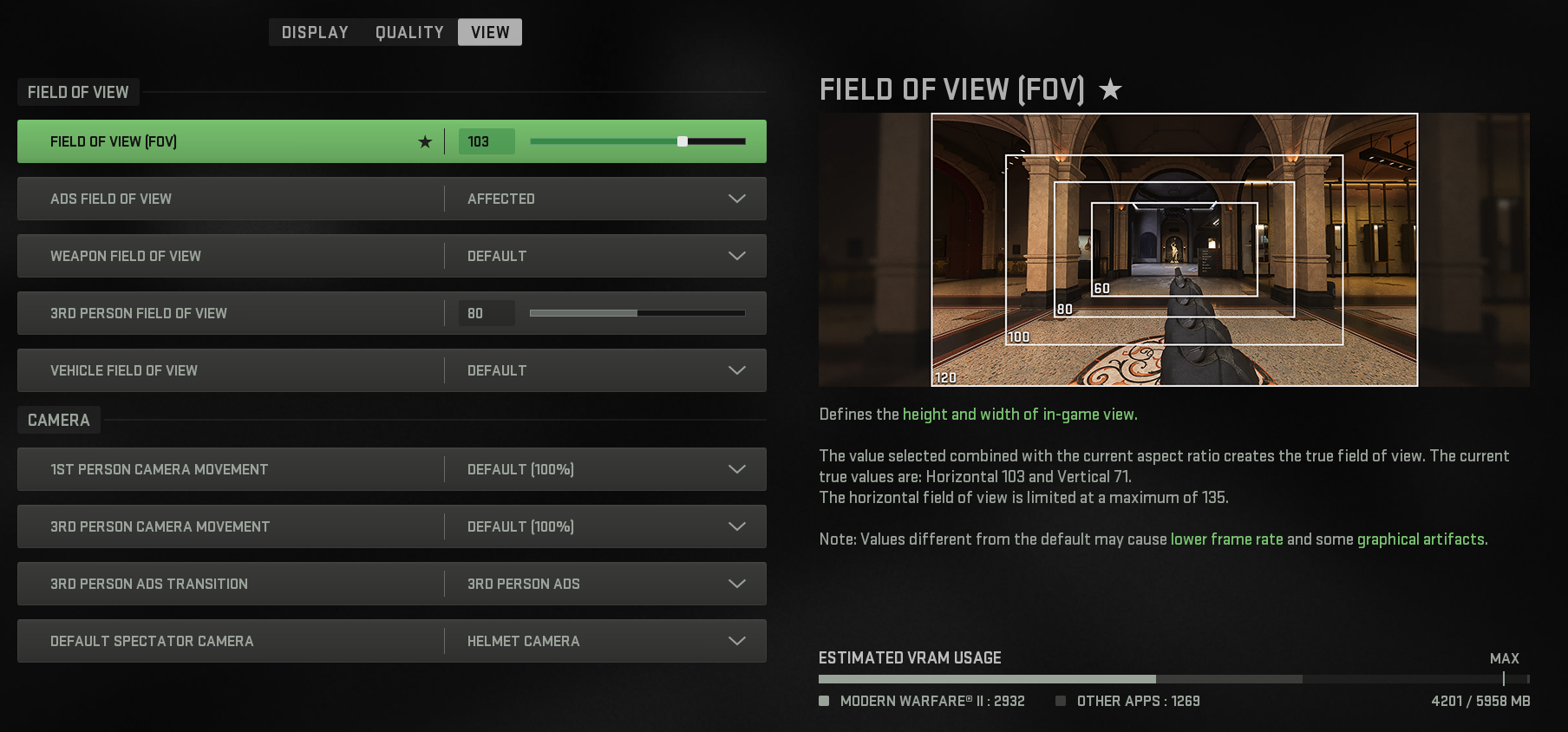This screenshot has width=1568, height=732.
Task: Click the 3rd Person FOV value box showing 80
Action: tap(486, 313)
